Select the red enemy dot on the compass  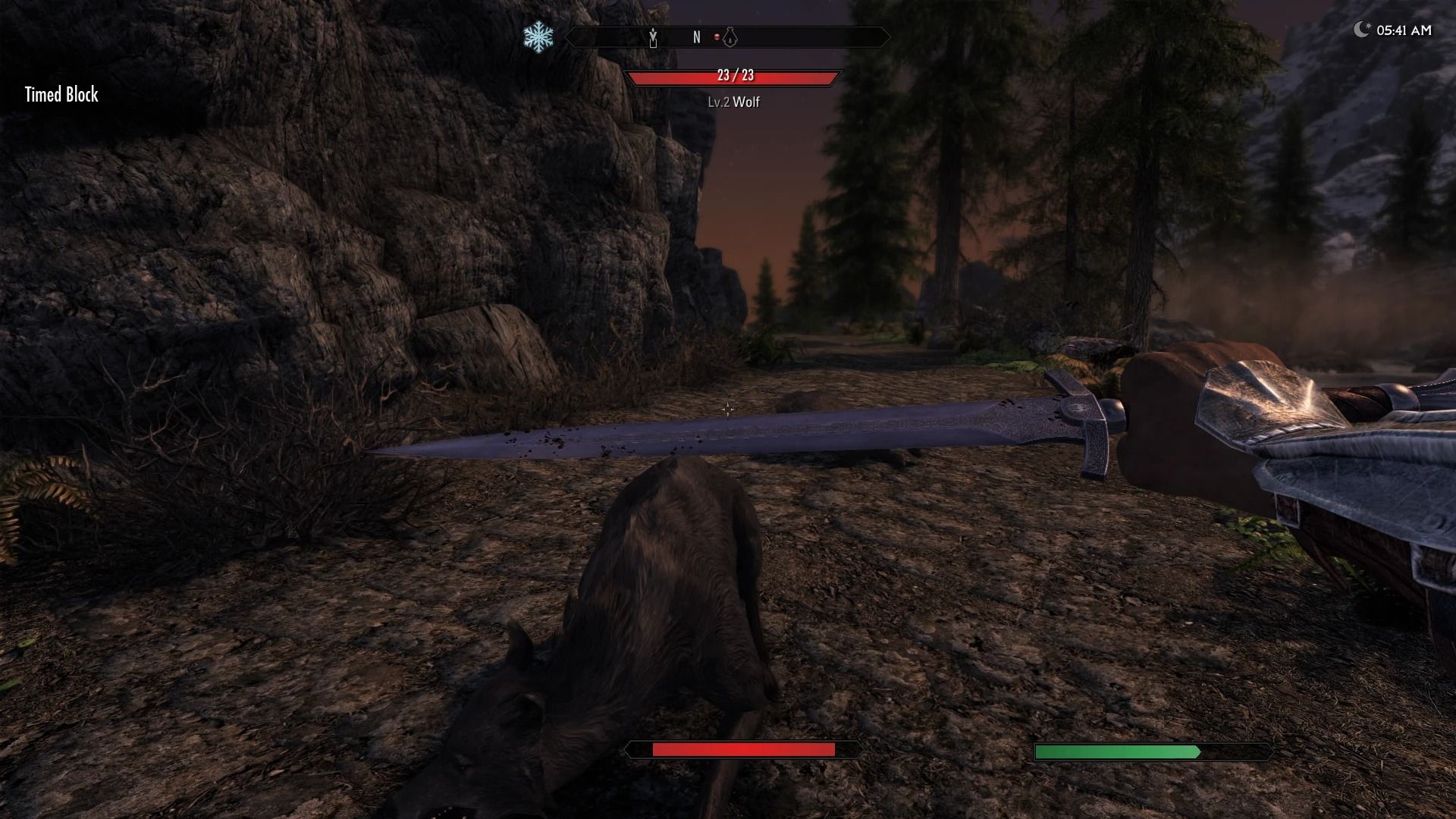717,36
